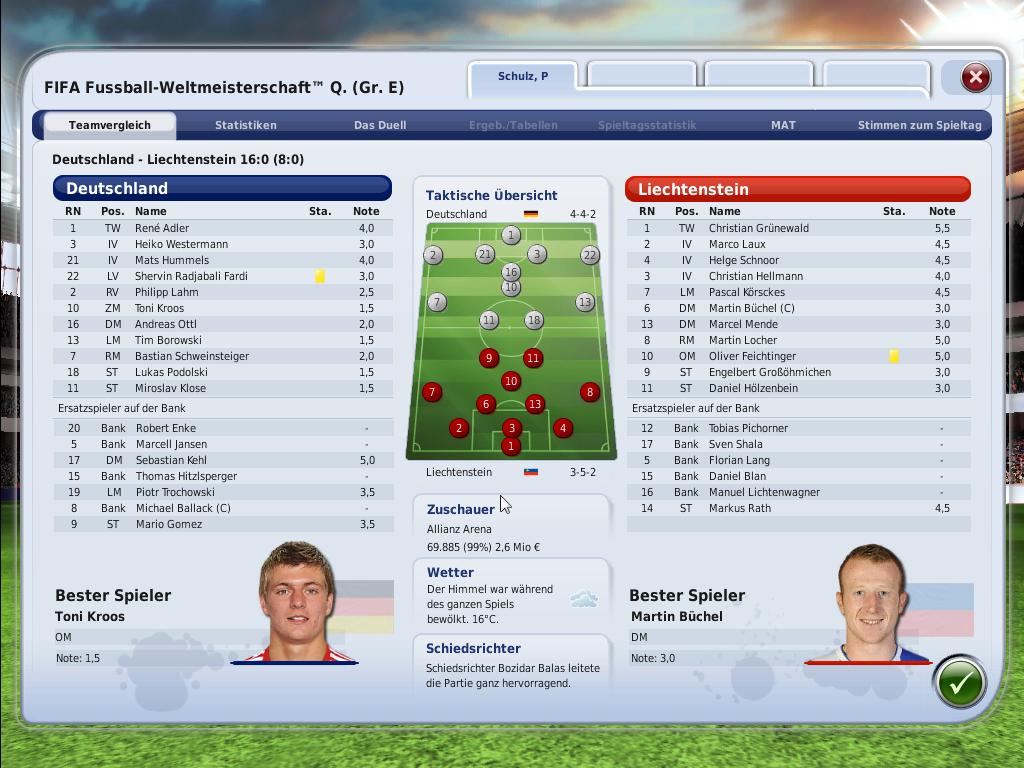This screenshot has height=768, width=1024.
Task: Select Bastian Schweinsteiger row
Action: click(x=192, y=356)
